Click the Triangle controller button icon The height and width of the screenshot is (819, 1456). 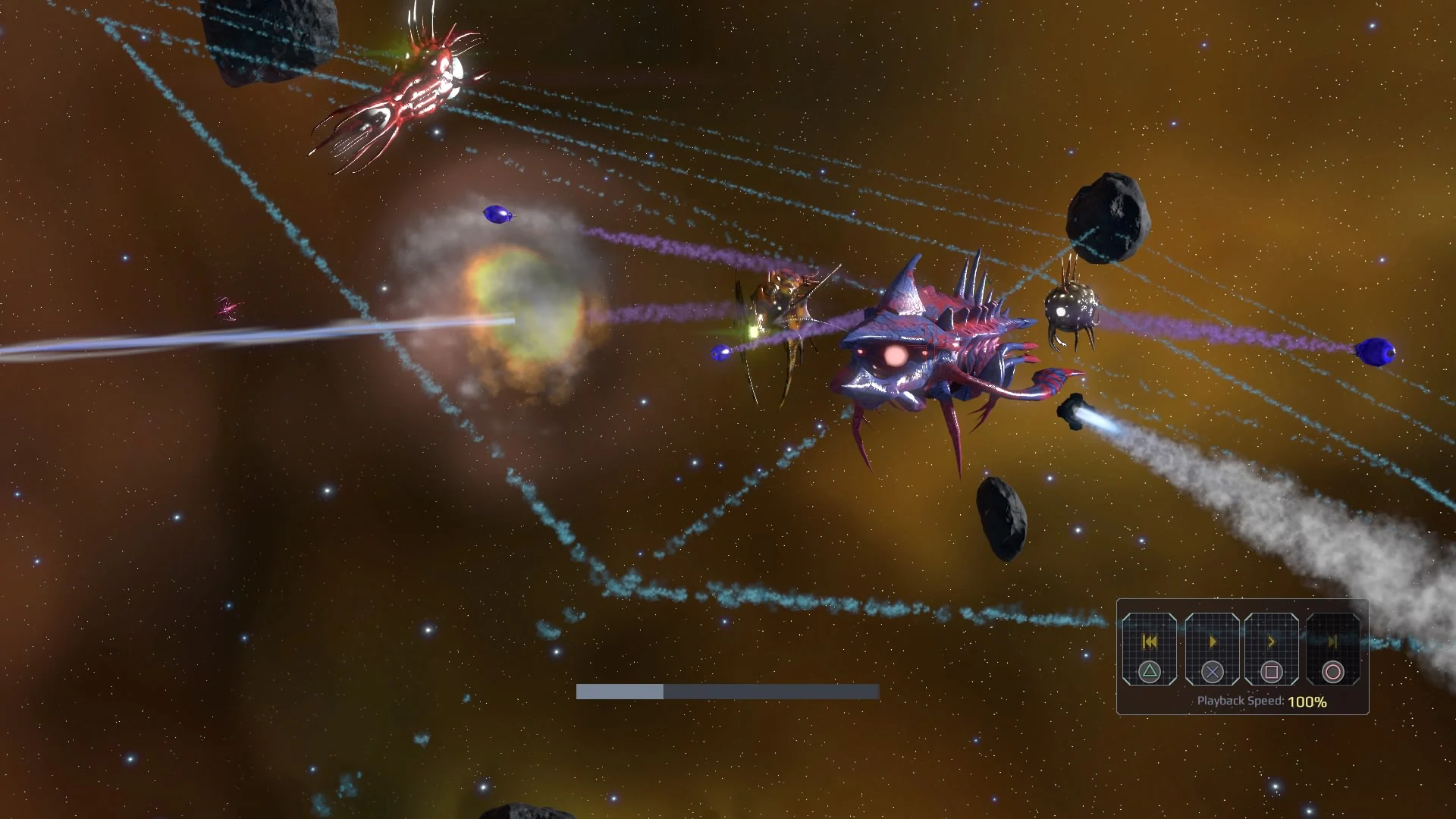(x=1150, y=673)
